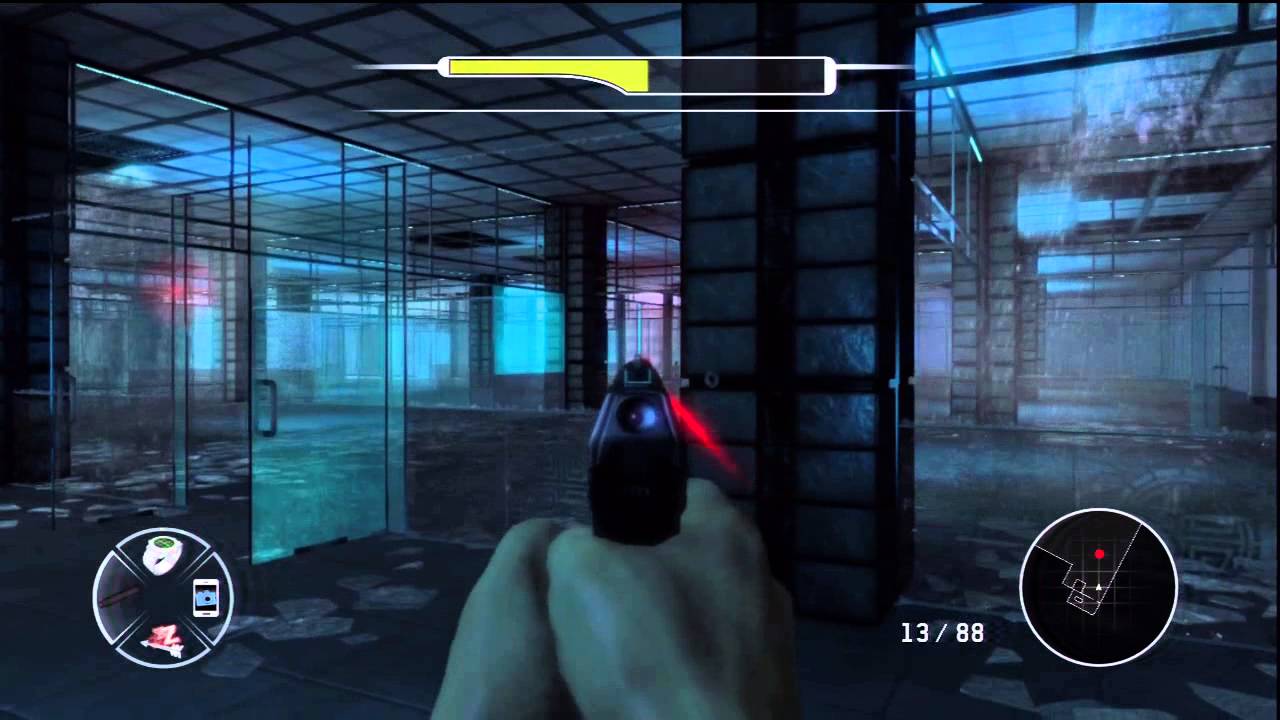Click the red enemy dot on the minimap

[x=1099, y=553]
